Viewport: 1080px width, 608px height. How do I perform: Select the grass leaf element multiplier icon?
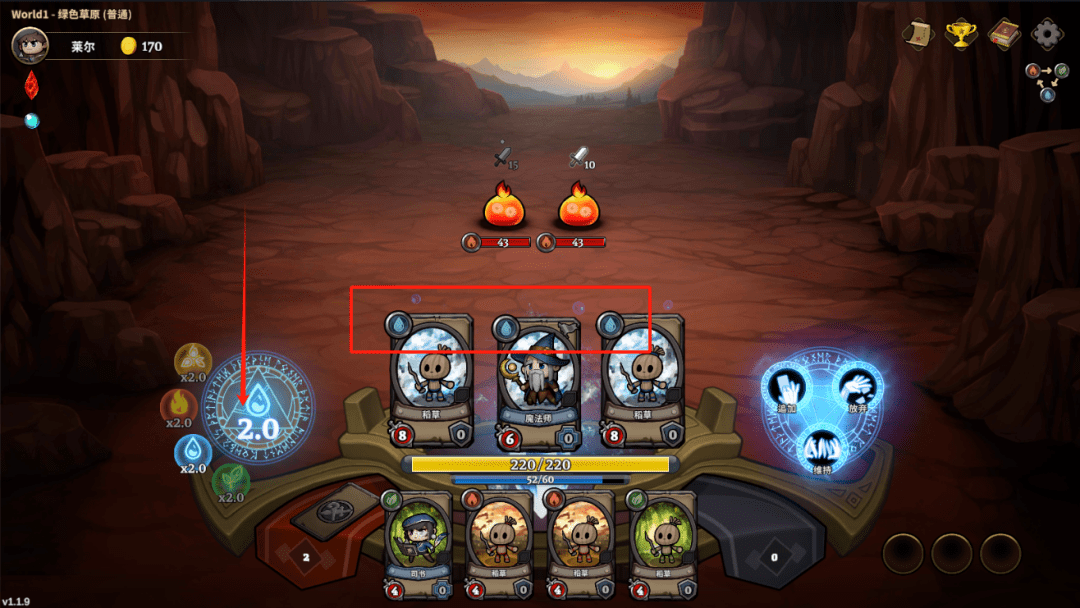click(x=230, y=483)
